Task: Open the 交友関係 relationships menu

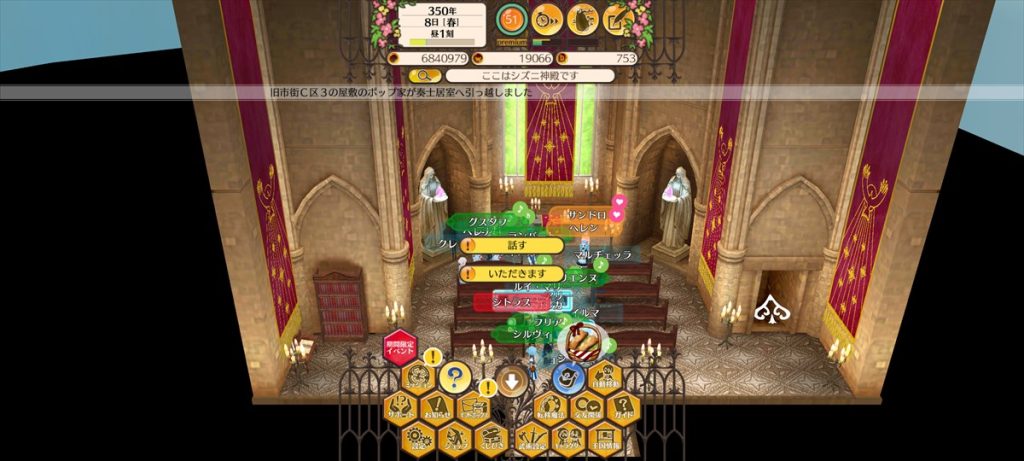Action: [x=586, y=408]
